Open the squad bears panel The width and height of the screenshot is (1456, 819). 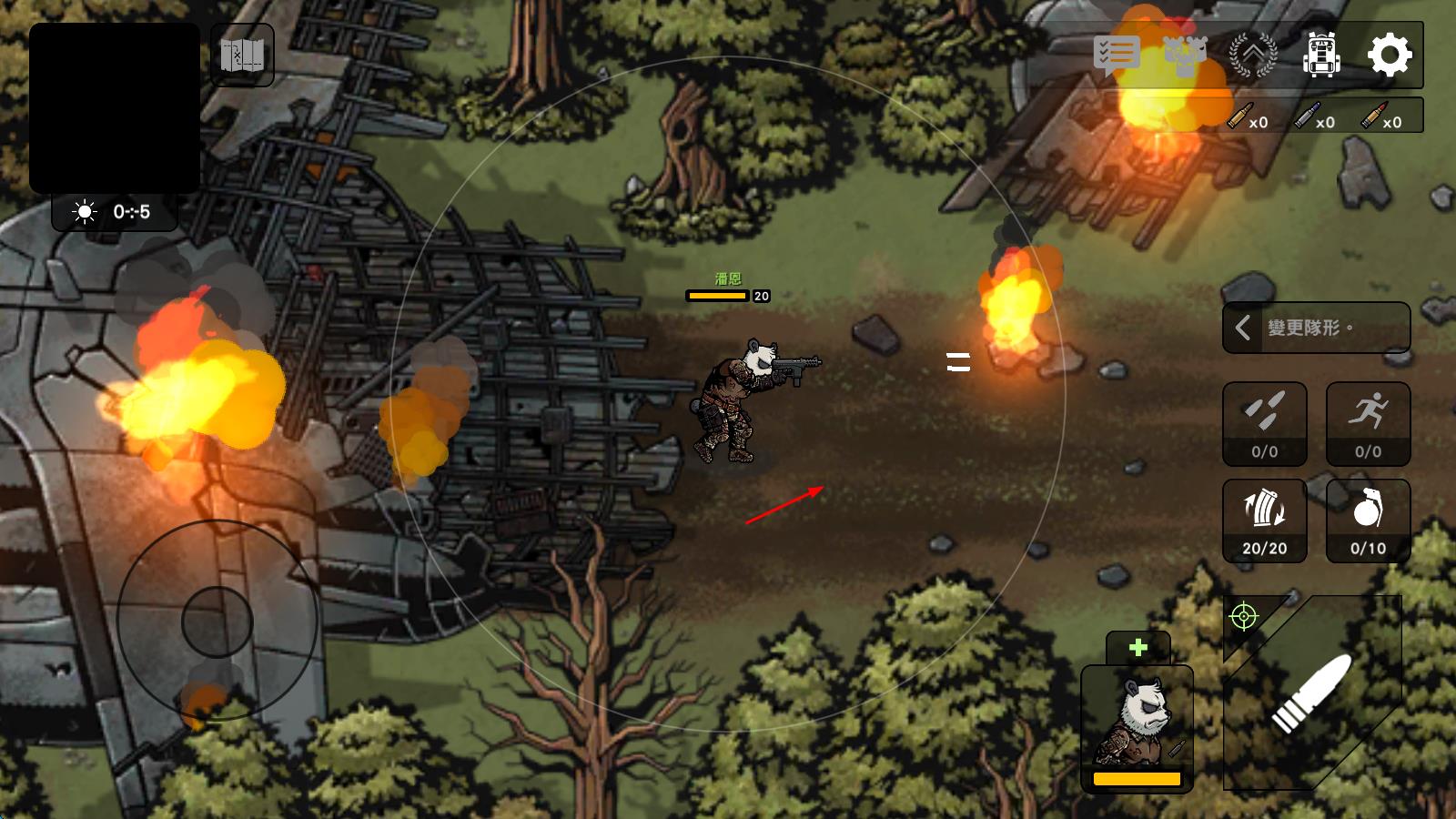(1185, 55)
